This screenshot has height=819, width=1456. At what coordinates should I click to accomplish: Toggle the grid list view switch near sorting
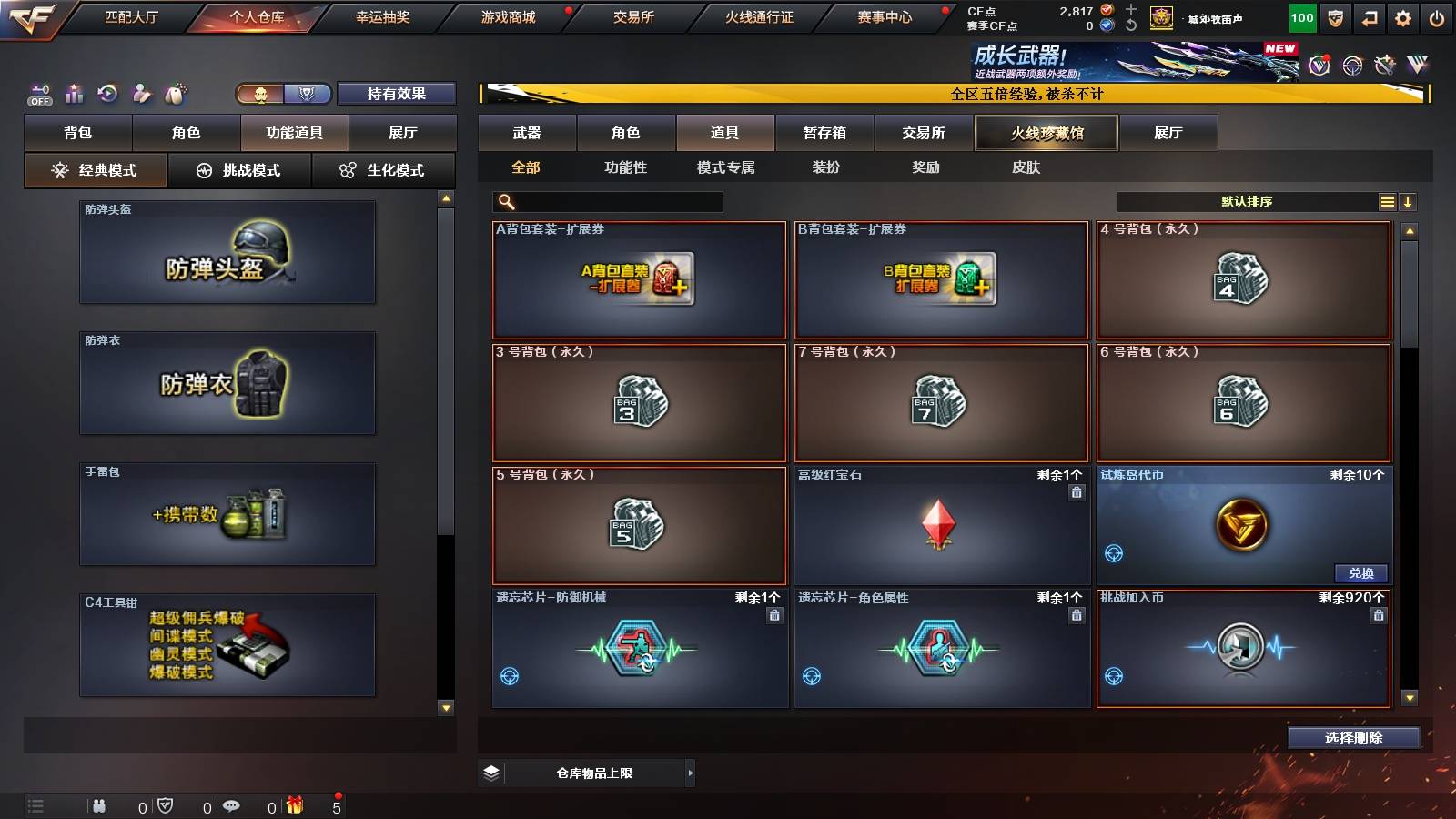1387,201
